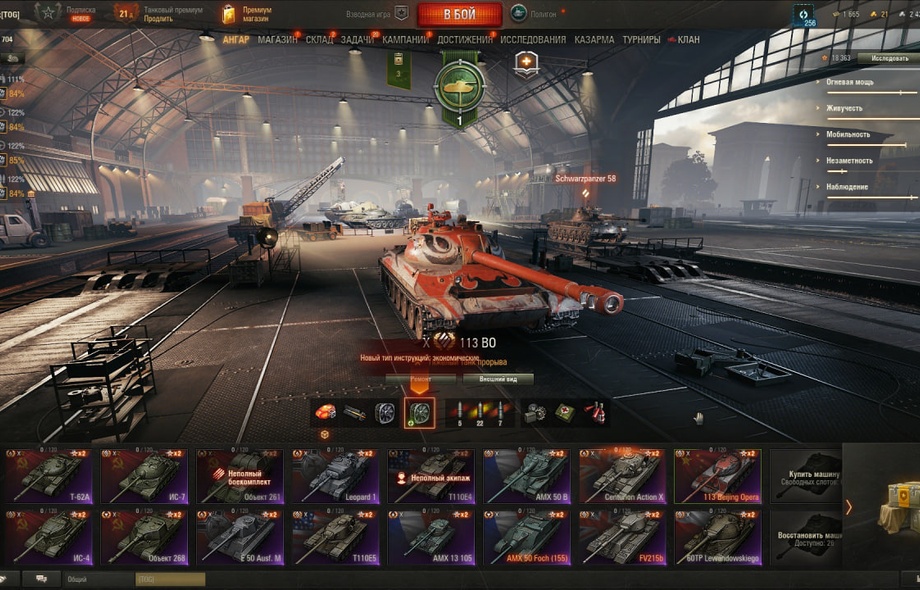The width and height of the screenshot is (920, 590).
Task: Open the СКЛАД depot tab
Action: 320,40
